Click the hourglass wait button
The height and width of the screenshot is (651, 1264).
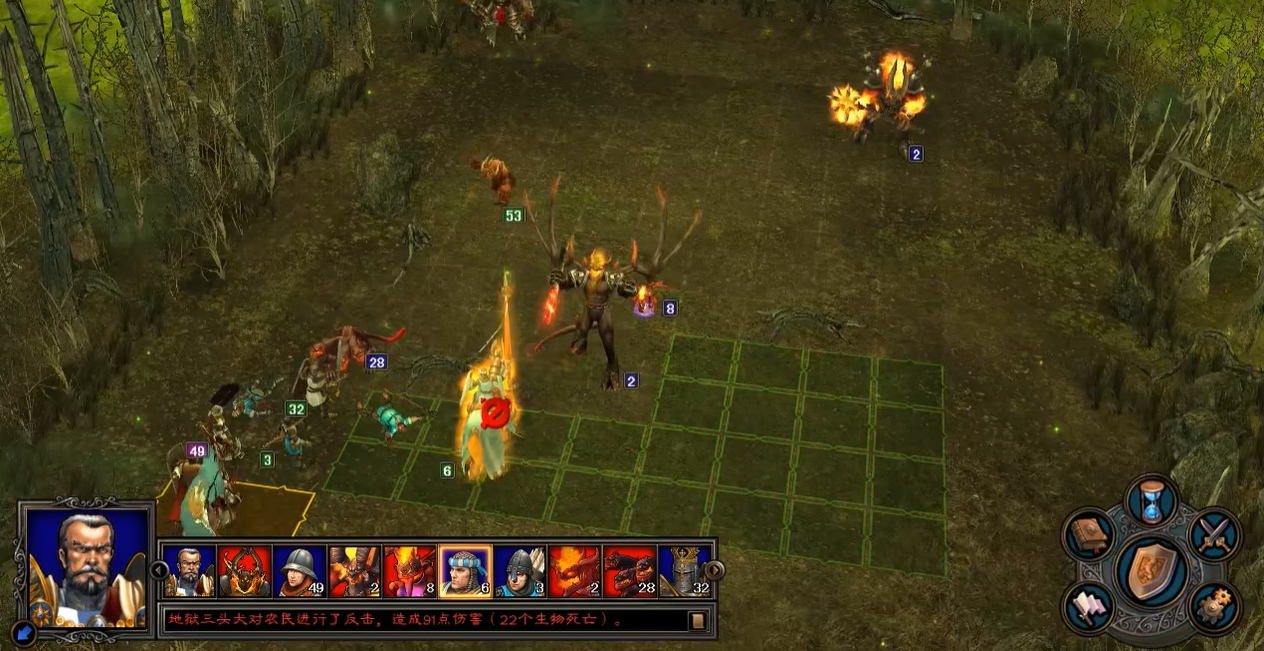[x=1151, y=500]
